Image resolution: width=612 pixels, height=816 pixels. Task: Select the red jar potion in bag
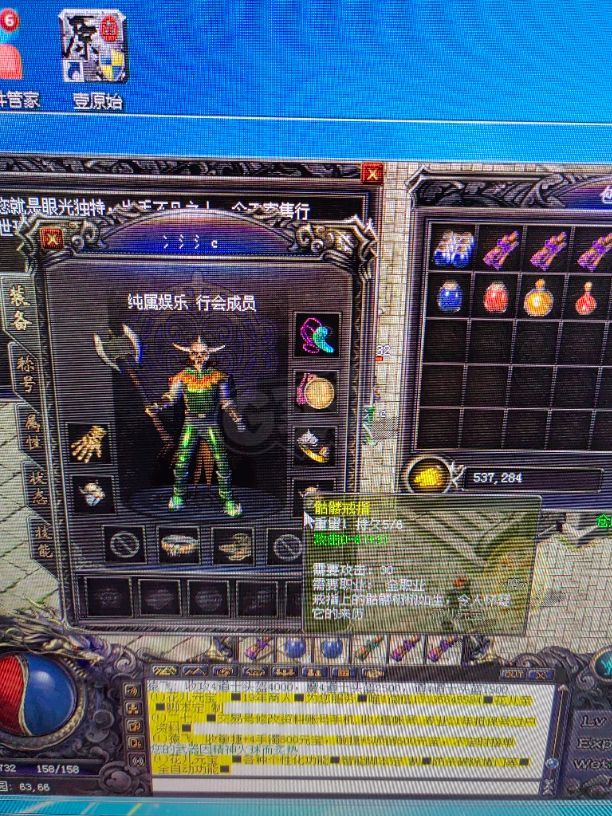coord(496,297)
